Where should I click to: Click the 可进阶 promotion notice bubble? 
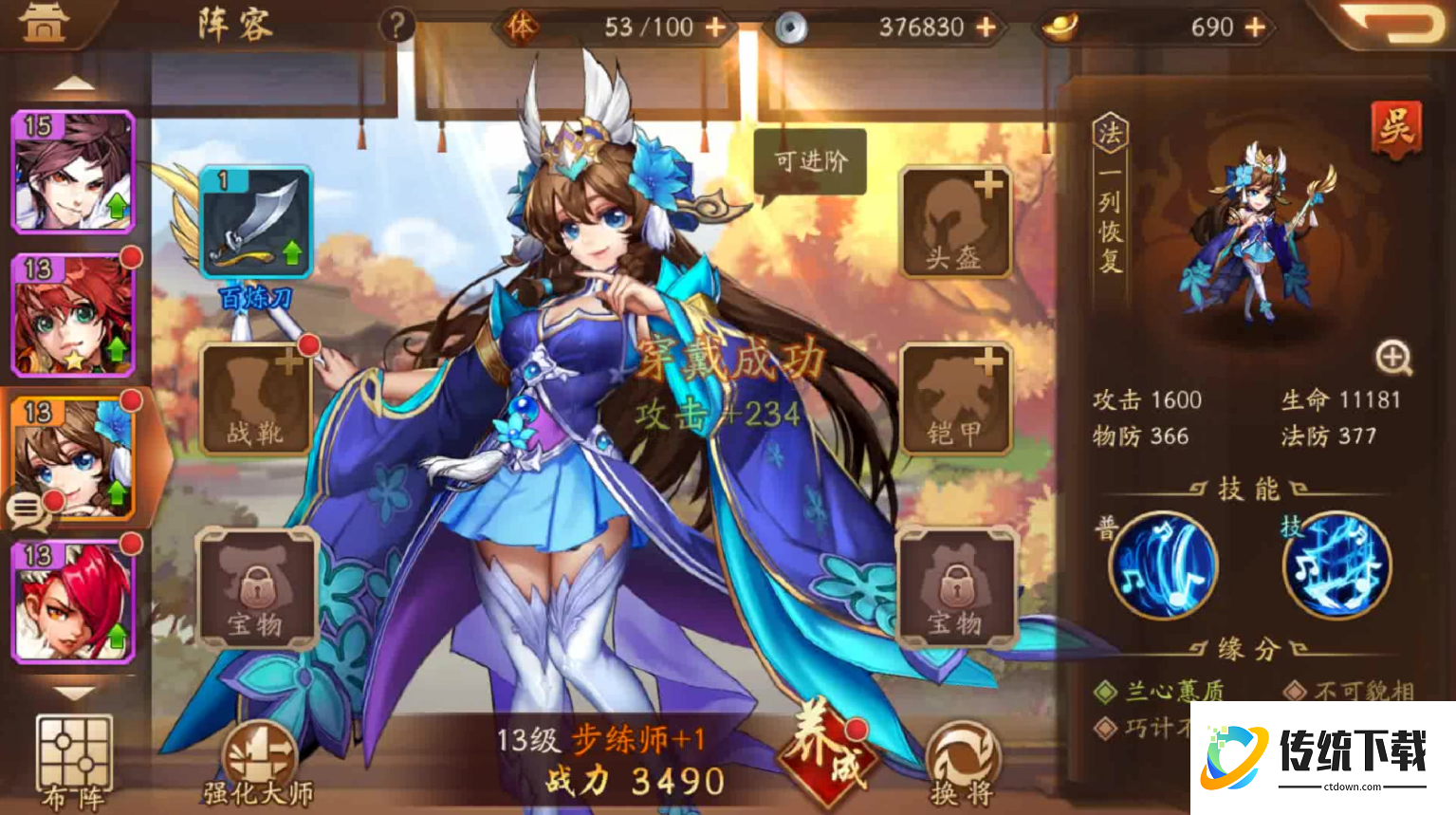point(809,161)
